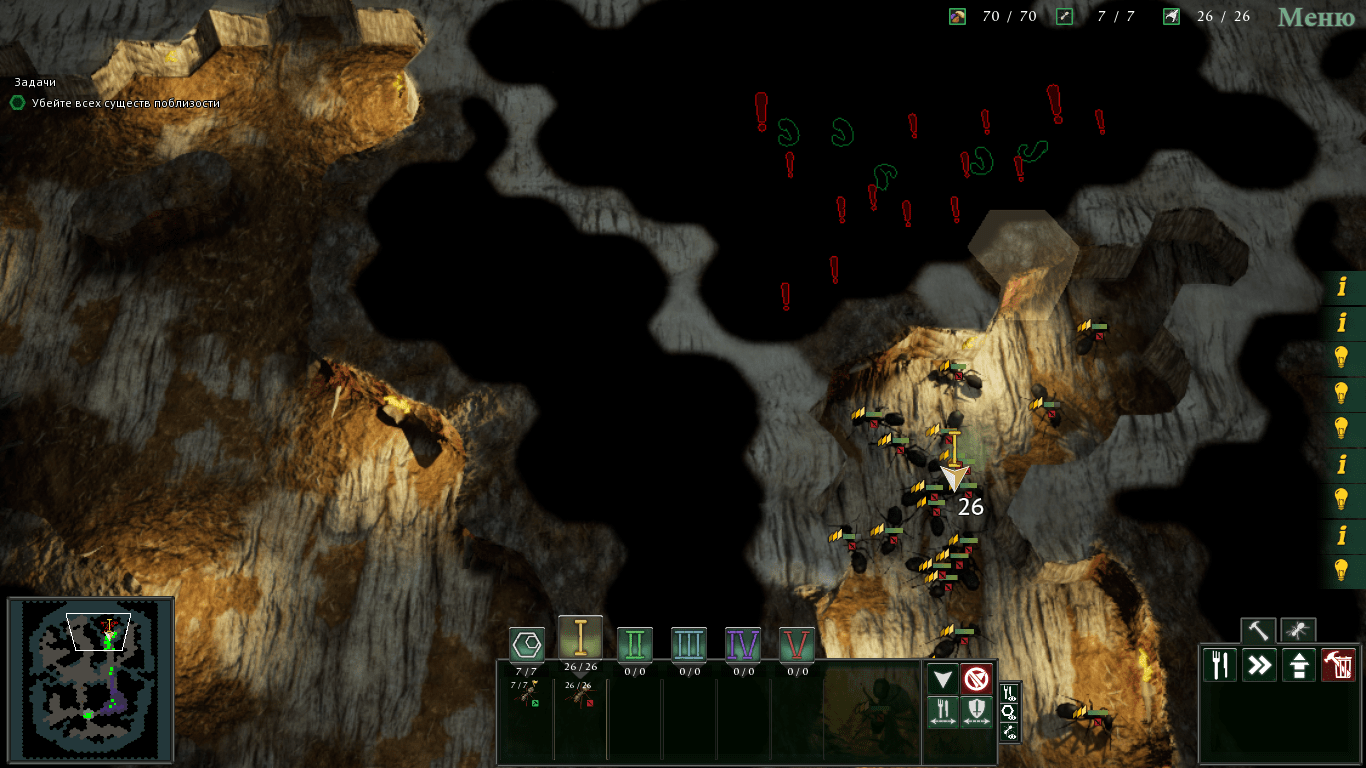This screenshot has width=1366, height=768.
Task: Choose the upward arrow upgrade option
Action: coord(1298,665)
